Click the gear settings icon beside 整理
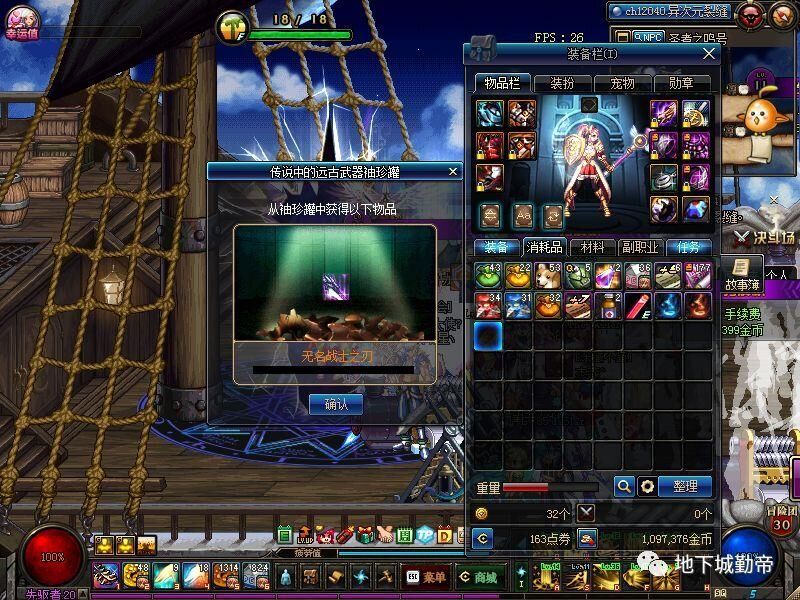Viewport: 800px width, 600px height. [x=647, y=486]
